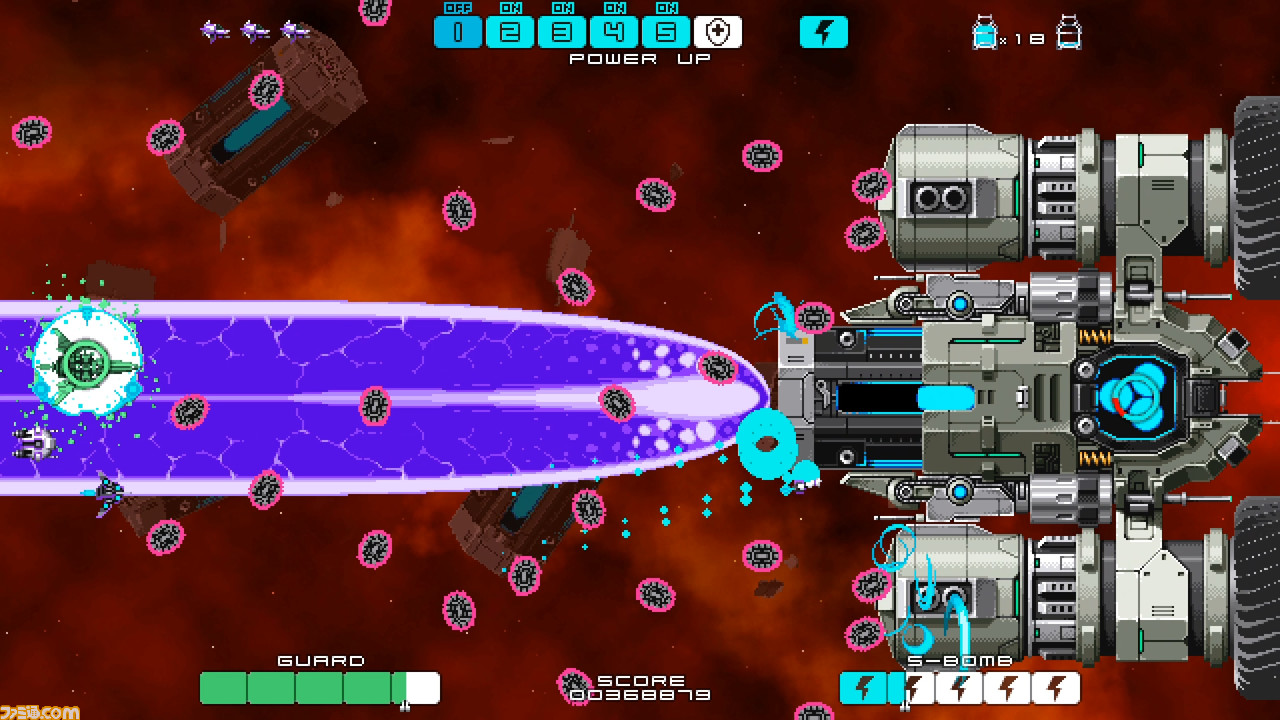
Task: Activate power up slot 3
Action: (562, 32)
